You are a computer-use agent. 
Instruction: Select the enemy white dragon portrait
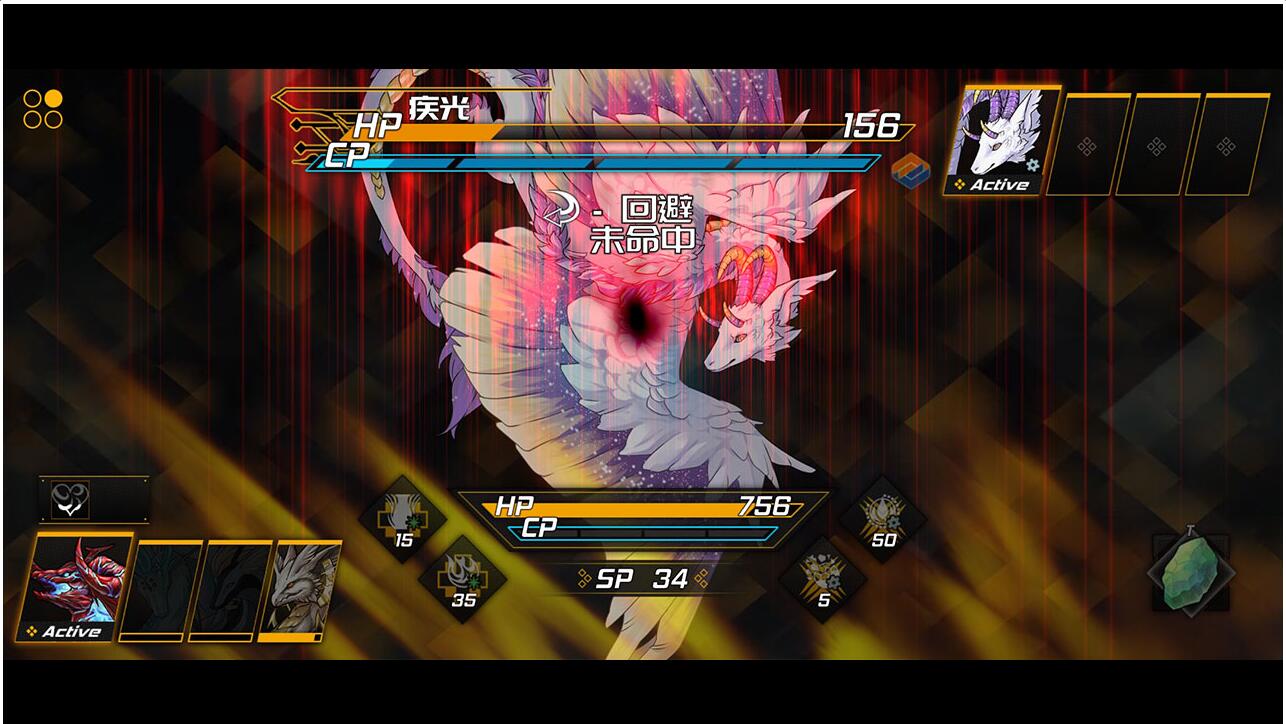click(x=1001, y=140)
